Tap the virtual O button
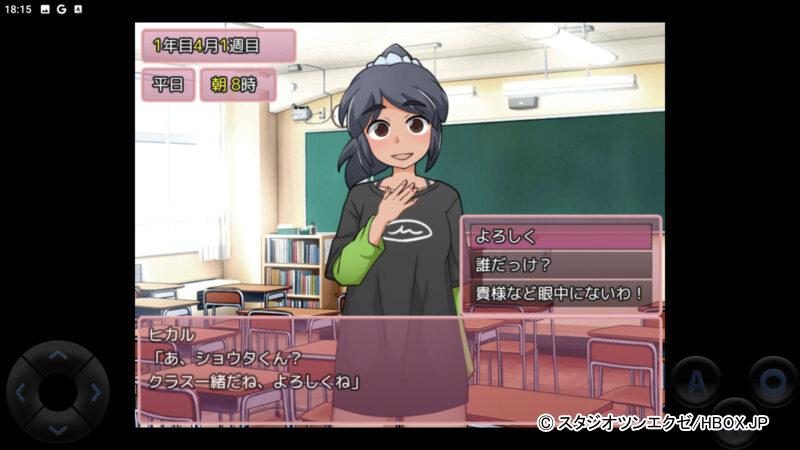Screen dimensions: 800x450 (x=773, y=381)
